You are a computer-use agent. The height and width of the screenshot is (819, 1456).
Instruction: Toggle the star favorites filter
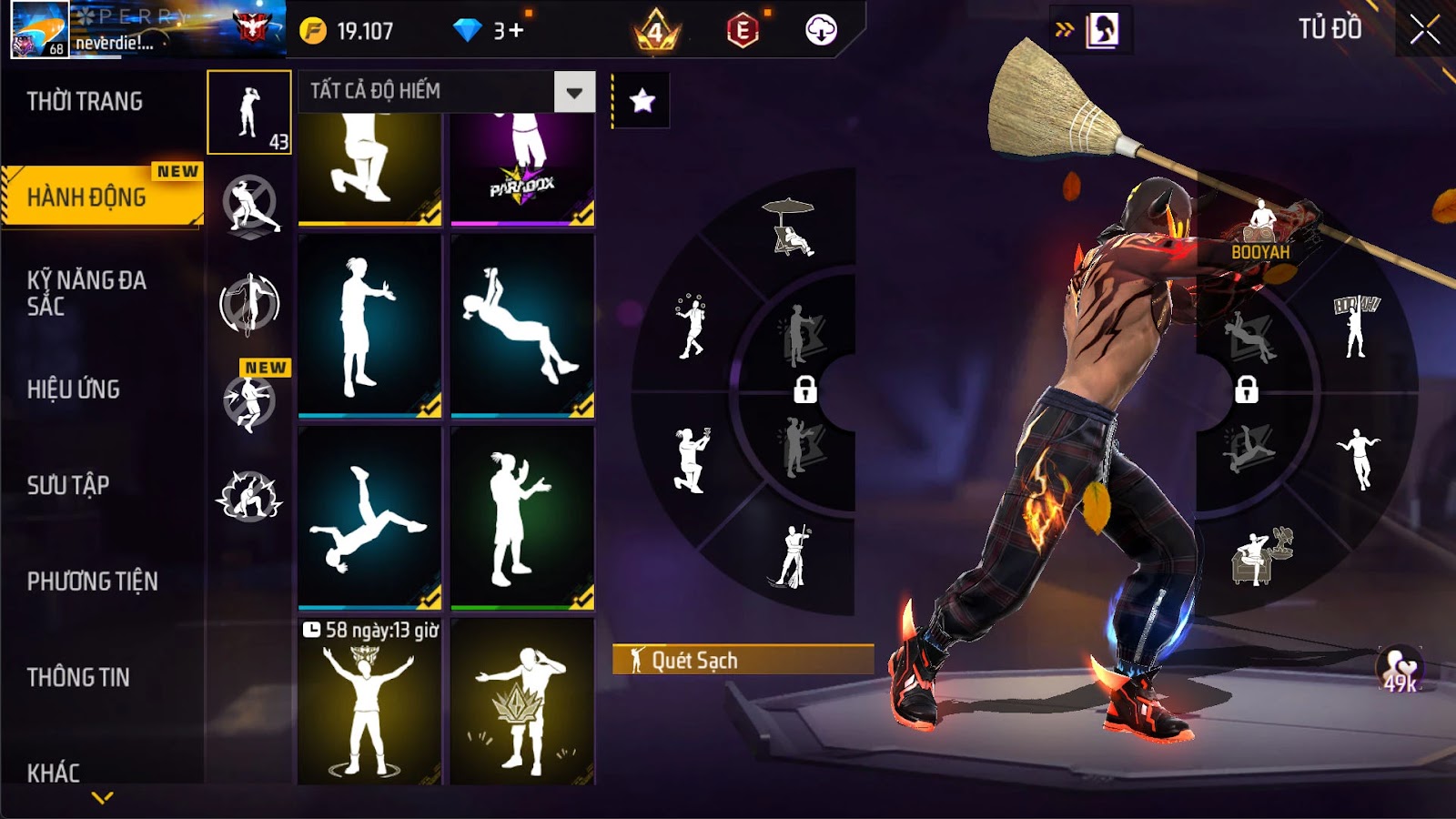[x=642, y=100]
